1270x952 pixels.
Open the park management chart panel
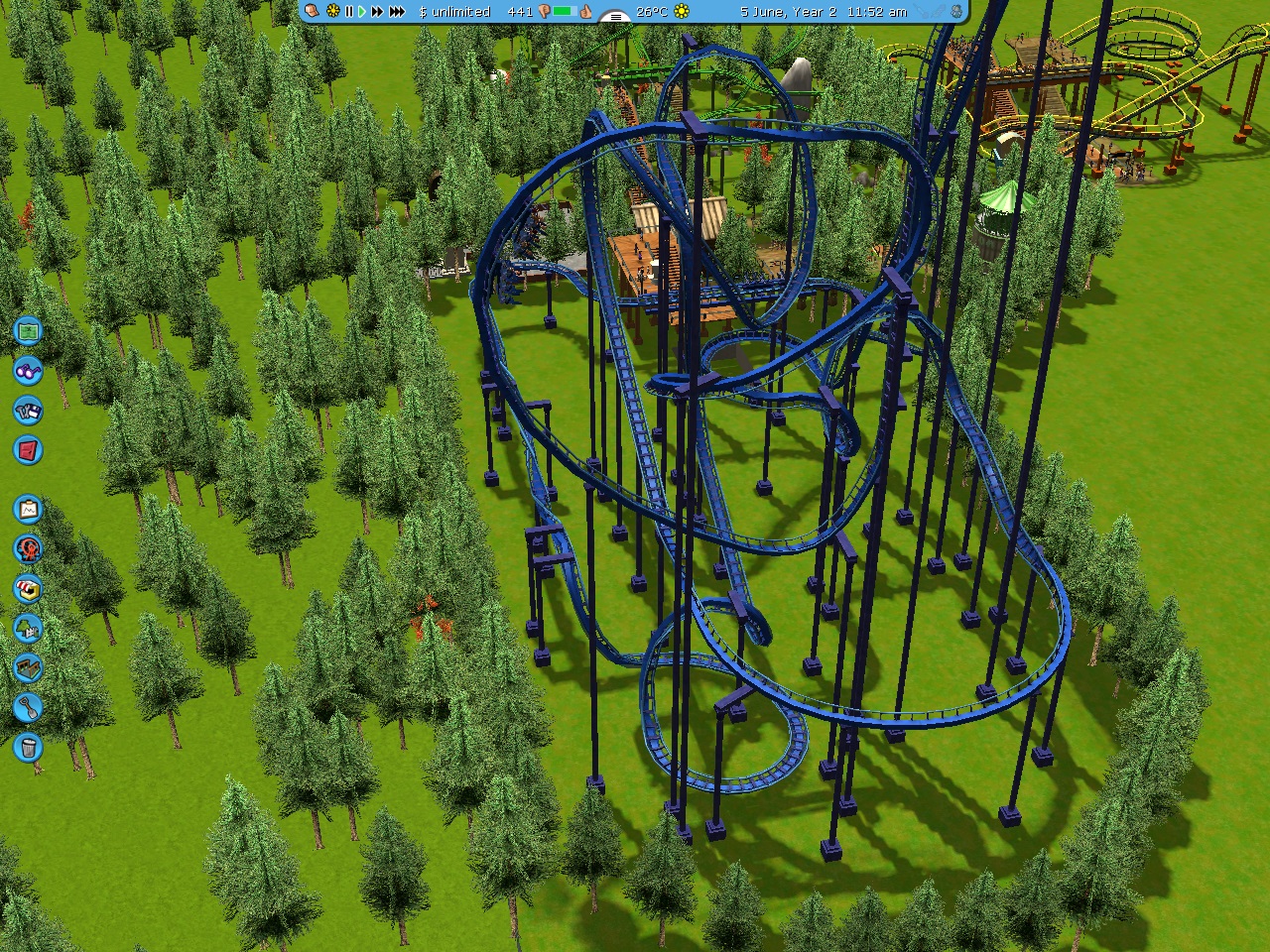(28, 509)
